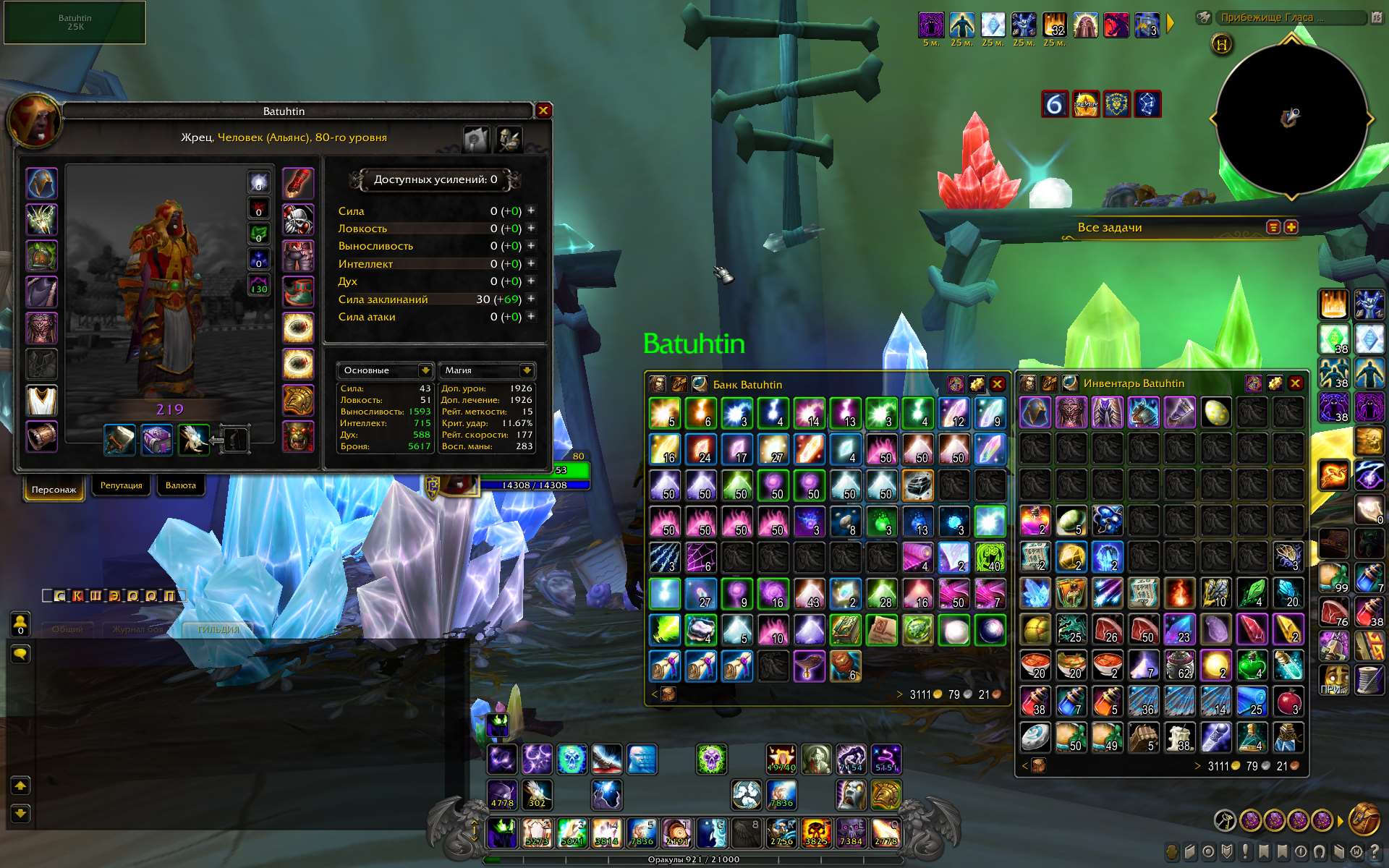Select the white pearl in the bank
1389x868 pixels.
tap(953, 630)
